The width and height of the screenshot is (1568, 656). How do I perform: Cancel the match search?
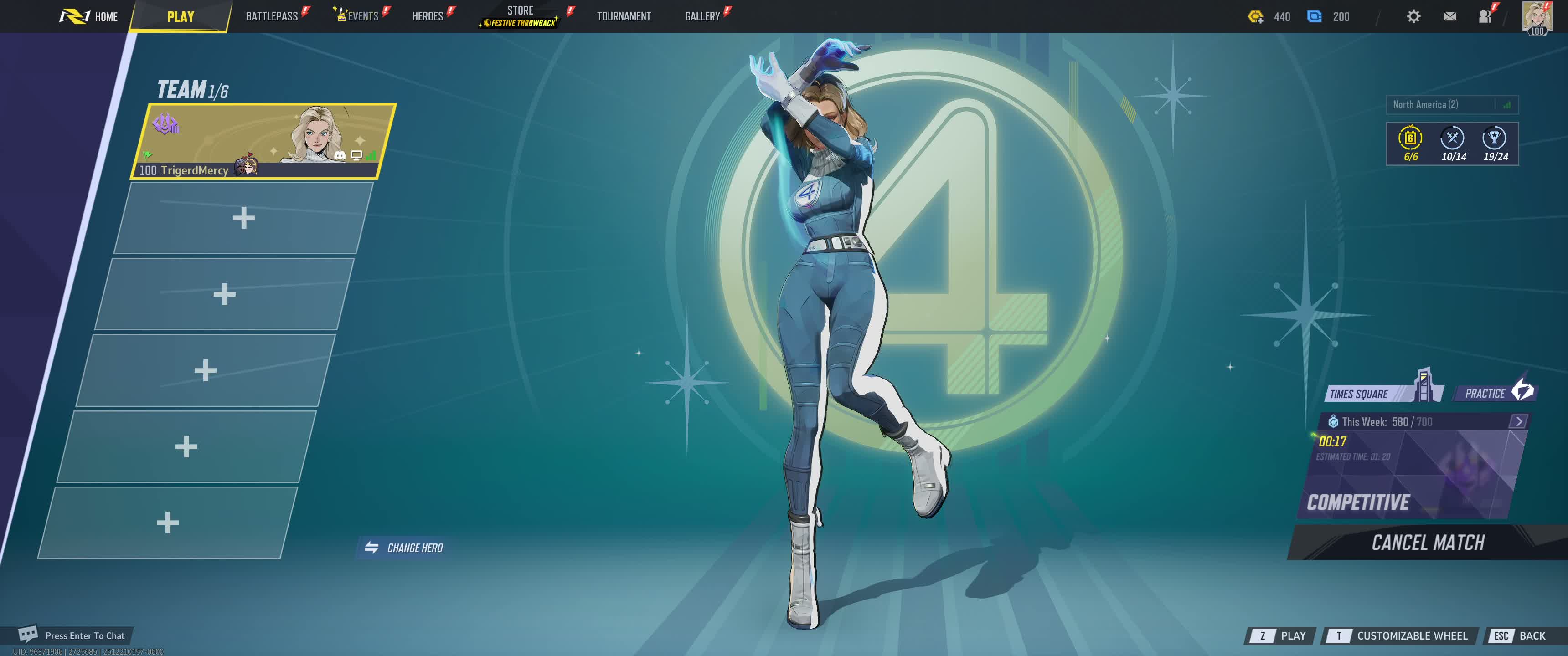point(1428,542)
